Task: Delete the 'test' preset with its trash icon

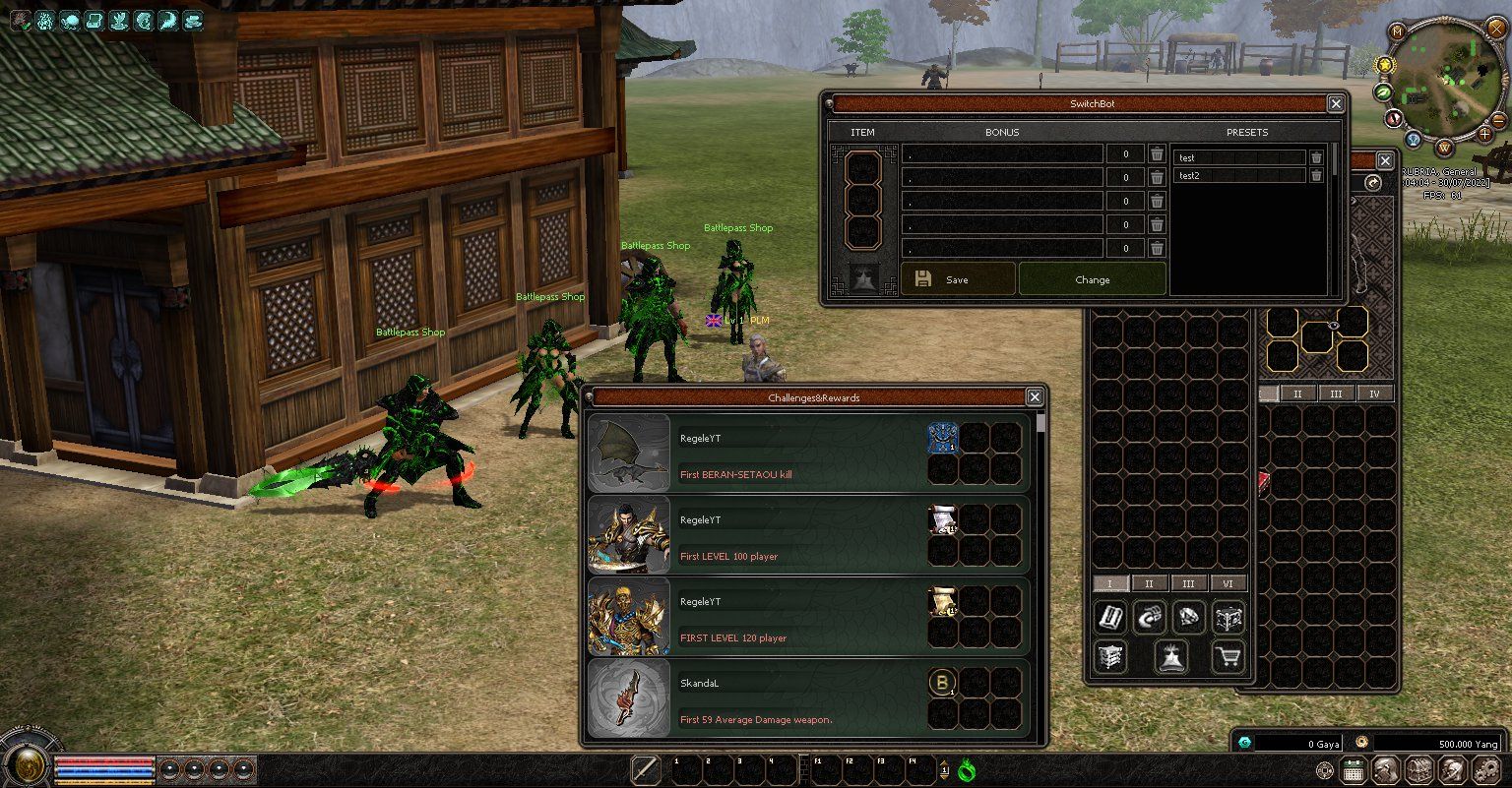Action: coord(1316,157)
